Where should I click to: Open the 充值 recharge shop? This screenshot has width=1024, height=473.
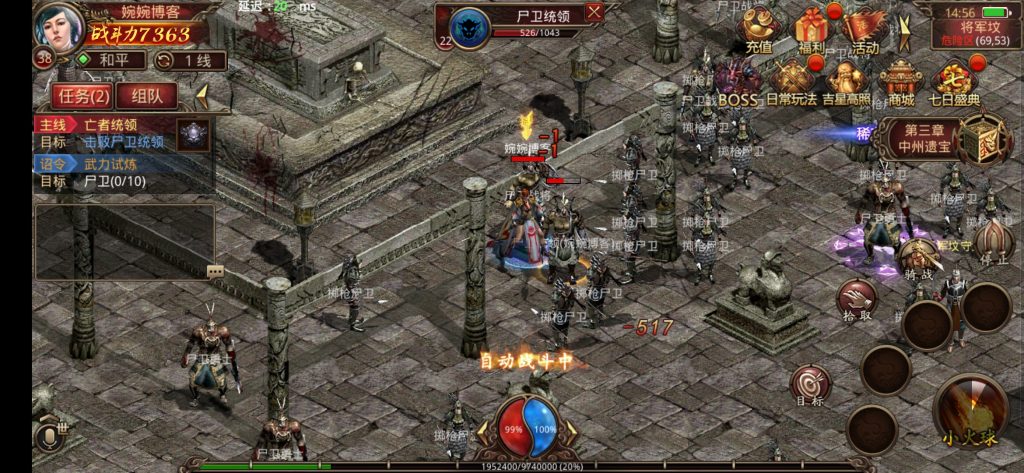point(760,30)
